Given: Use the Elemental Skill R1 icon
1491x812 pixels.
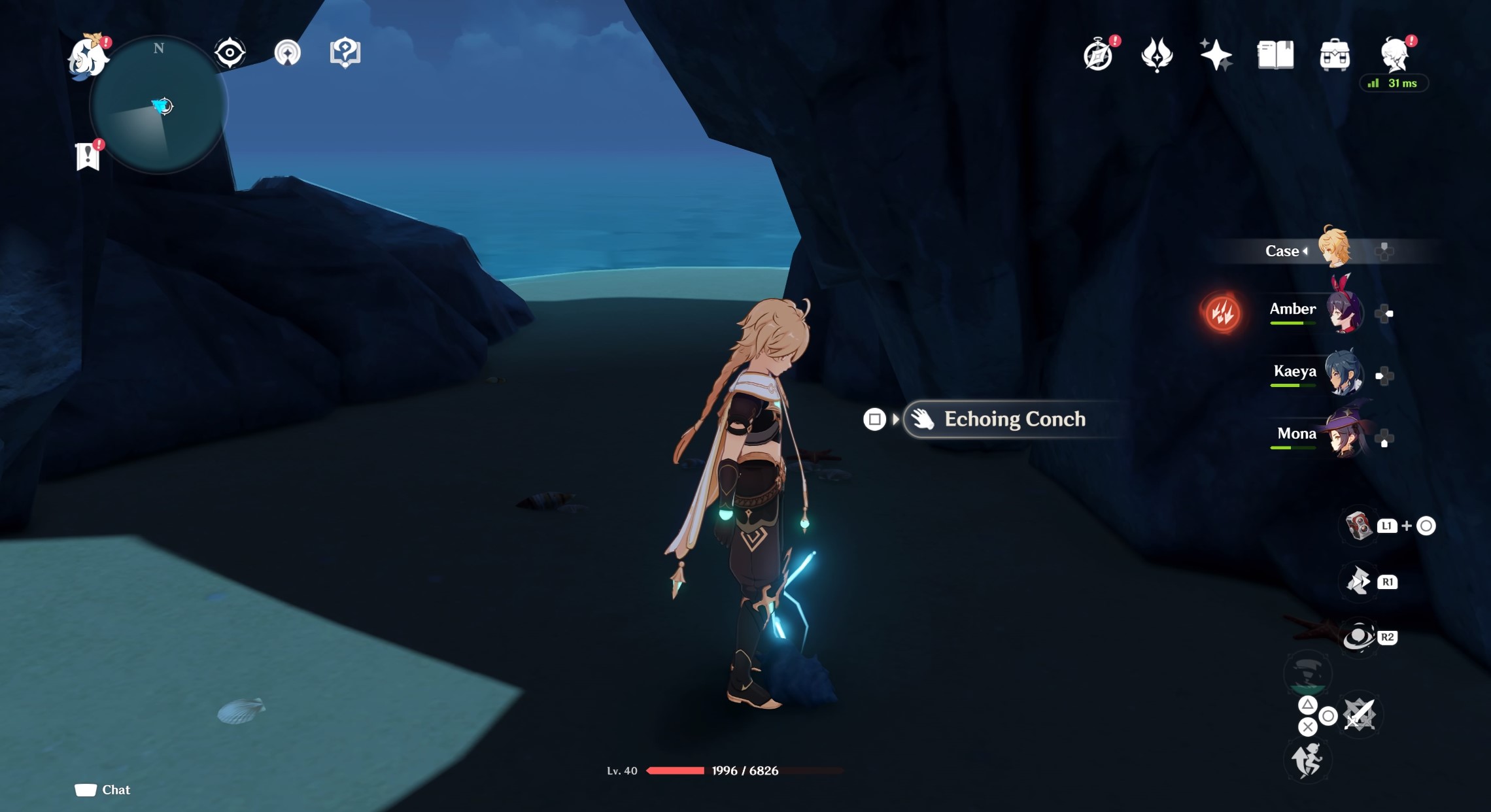Looking at the screenshot, I should (1359, 581).
